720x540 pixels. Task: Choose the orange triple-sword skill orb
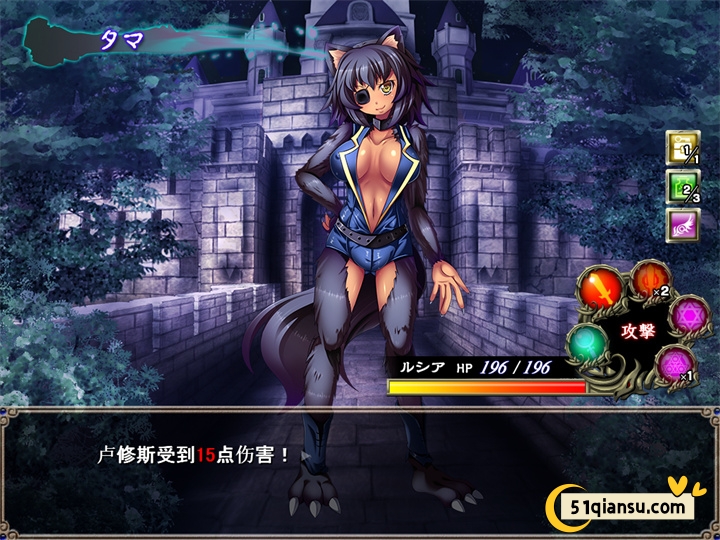649,279
